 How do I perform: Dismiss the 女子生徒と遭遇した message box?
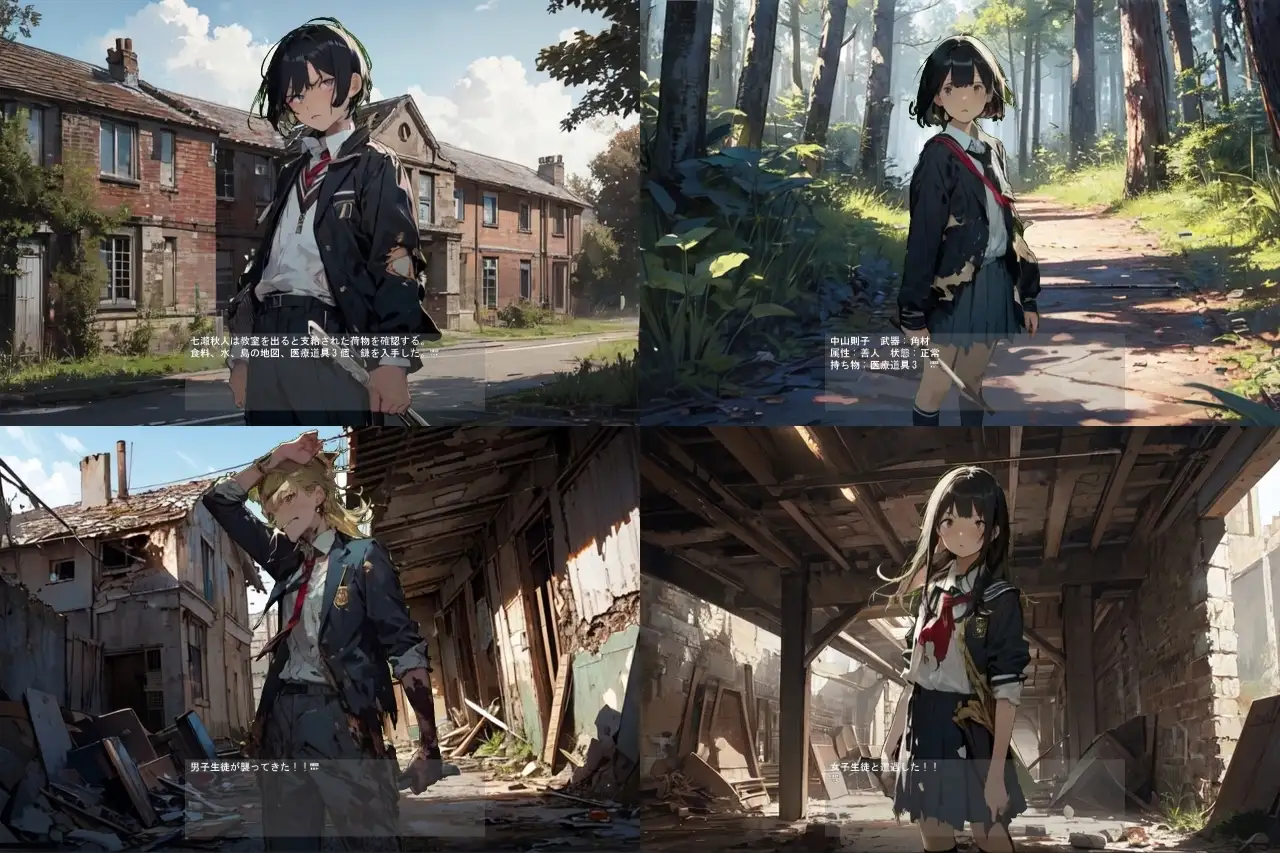[974, 797]
